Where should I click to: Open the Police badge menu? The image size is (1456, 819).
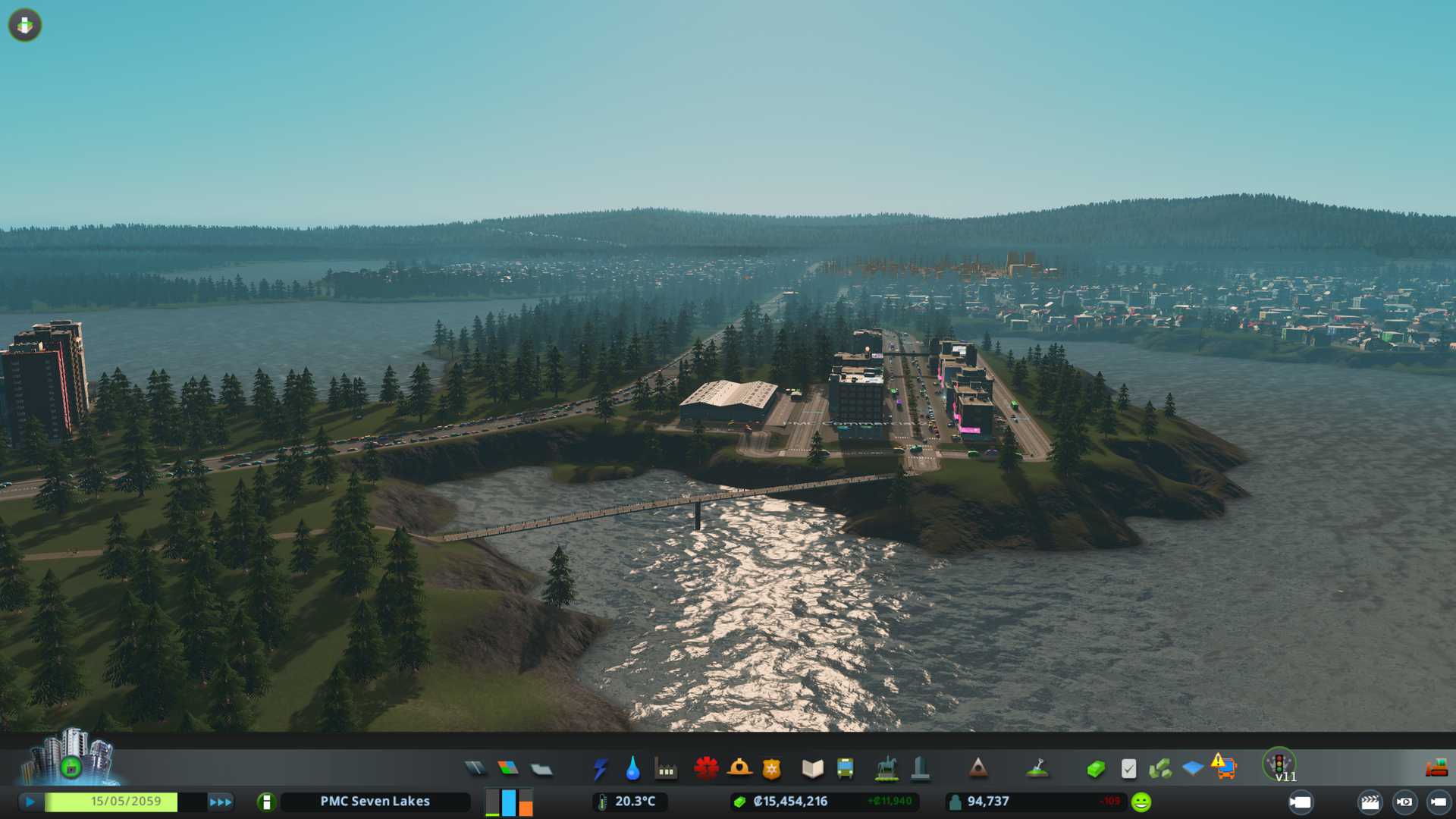[772, 769]
